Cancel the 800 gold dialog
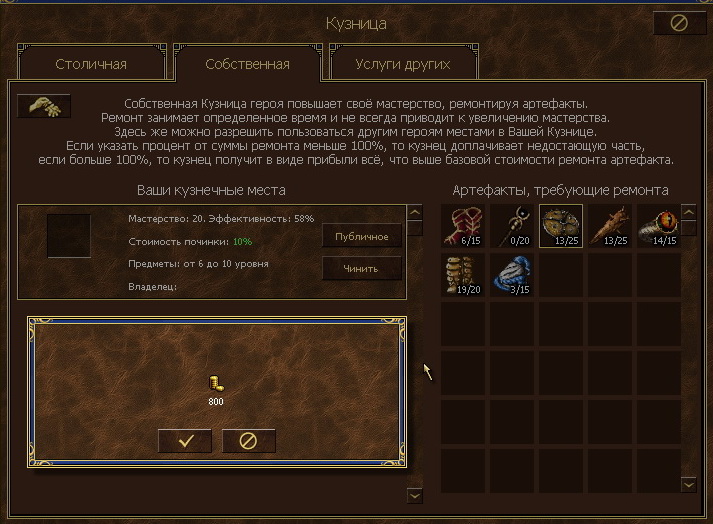 pyautogui.click(x=248, y=441)
